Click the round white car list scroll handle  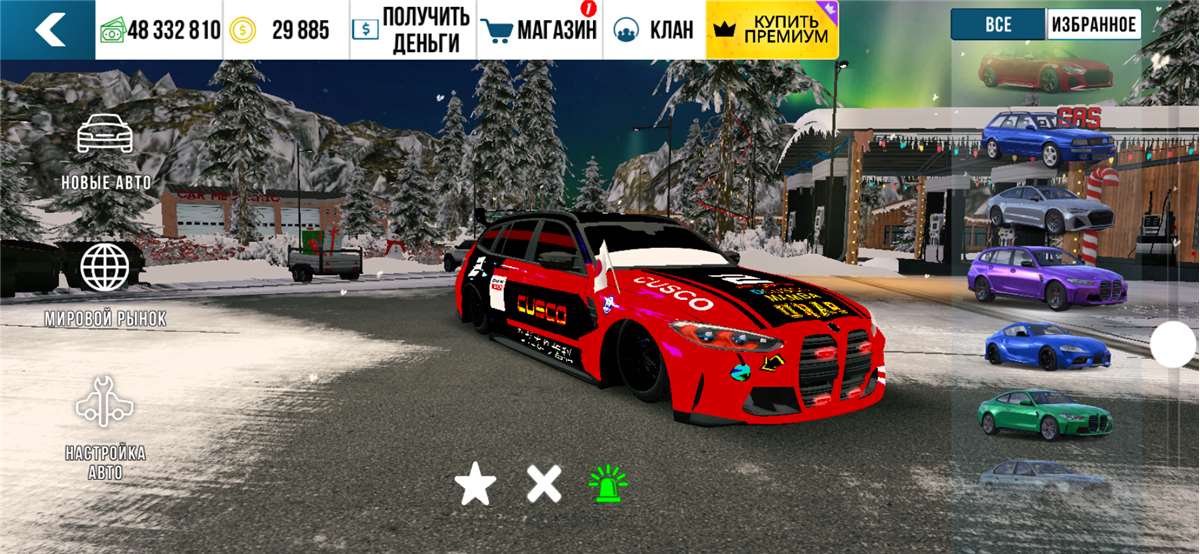tap(1172, 346)
